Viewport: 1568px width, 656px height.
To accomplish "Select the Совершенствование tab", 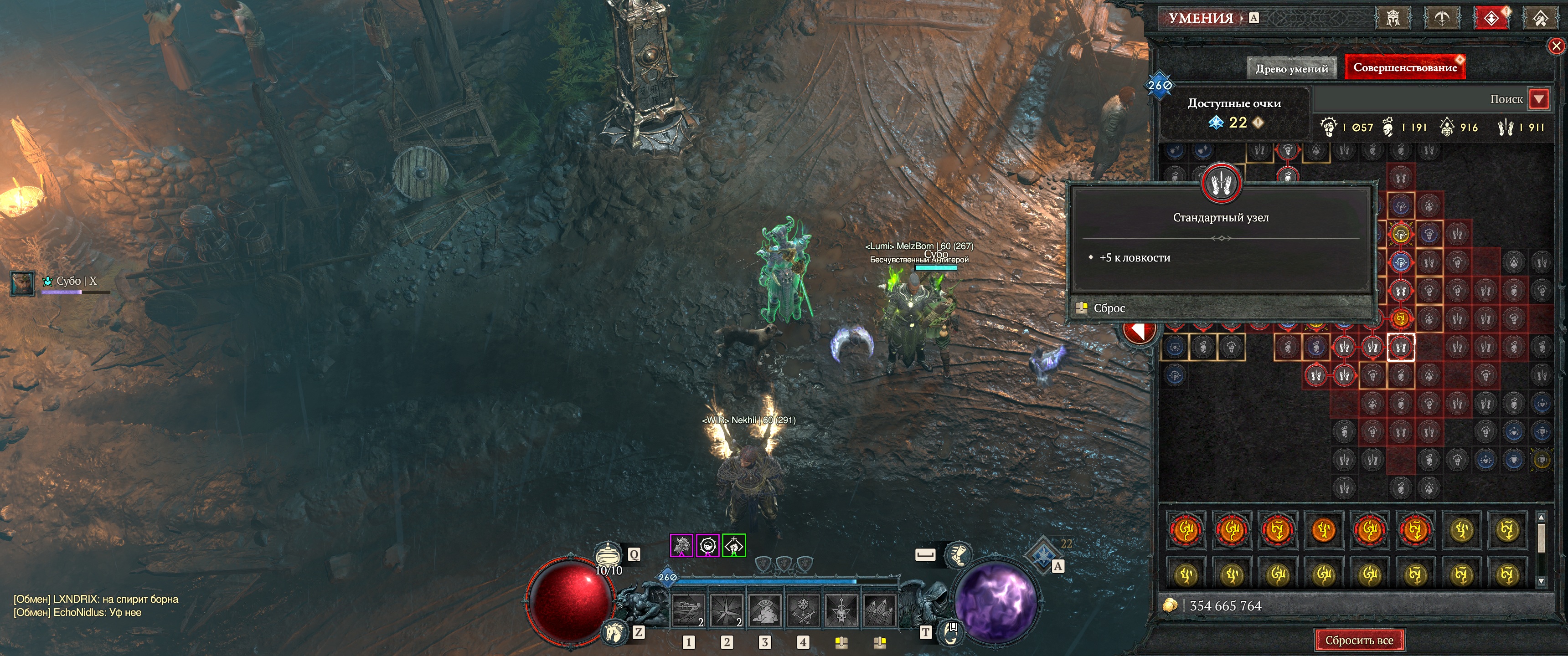I will pos(1404,67).
